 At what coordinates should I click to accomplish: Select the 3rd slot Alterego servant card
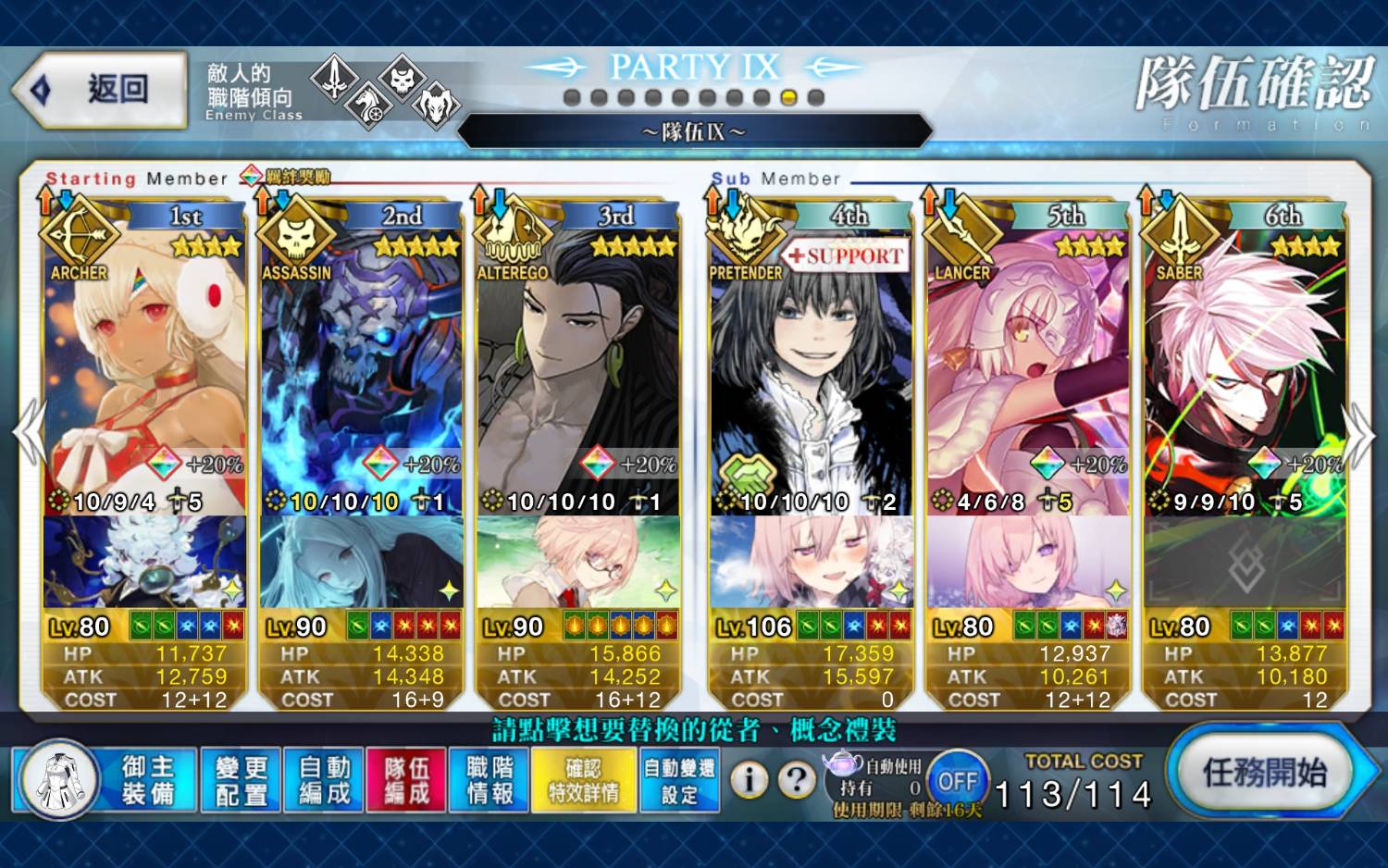[578, 370]
